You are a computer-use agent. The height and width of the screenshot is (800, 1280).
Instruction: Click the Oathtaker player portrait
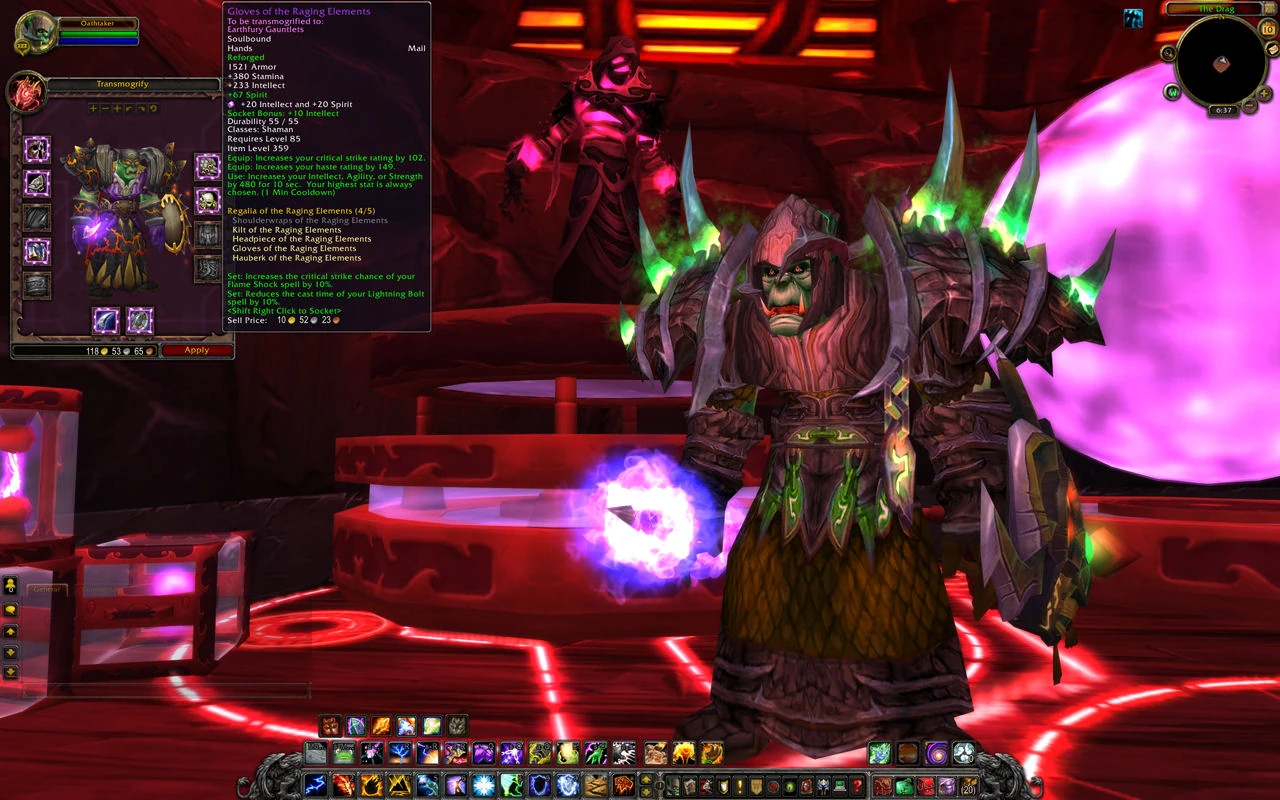pos(36,31)
